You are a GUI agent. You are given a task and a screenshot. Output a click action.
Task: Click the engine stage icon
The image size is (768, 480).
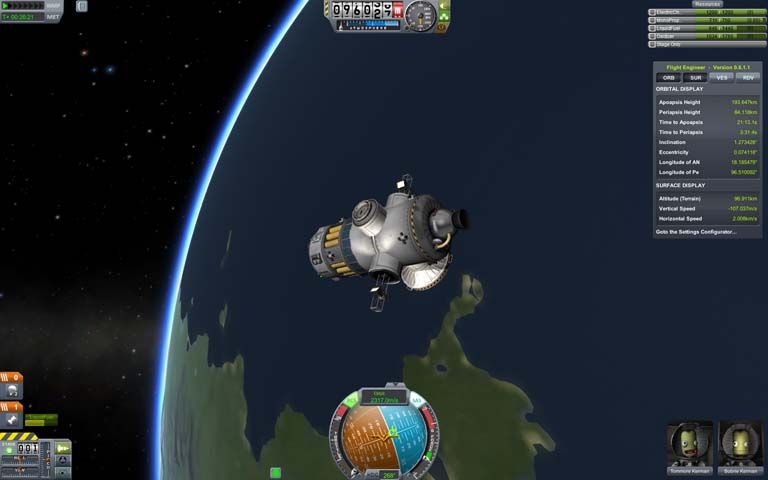pyautogui.click(x=13, y=420)
